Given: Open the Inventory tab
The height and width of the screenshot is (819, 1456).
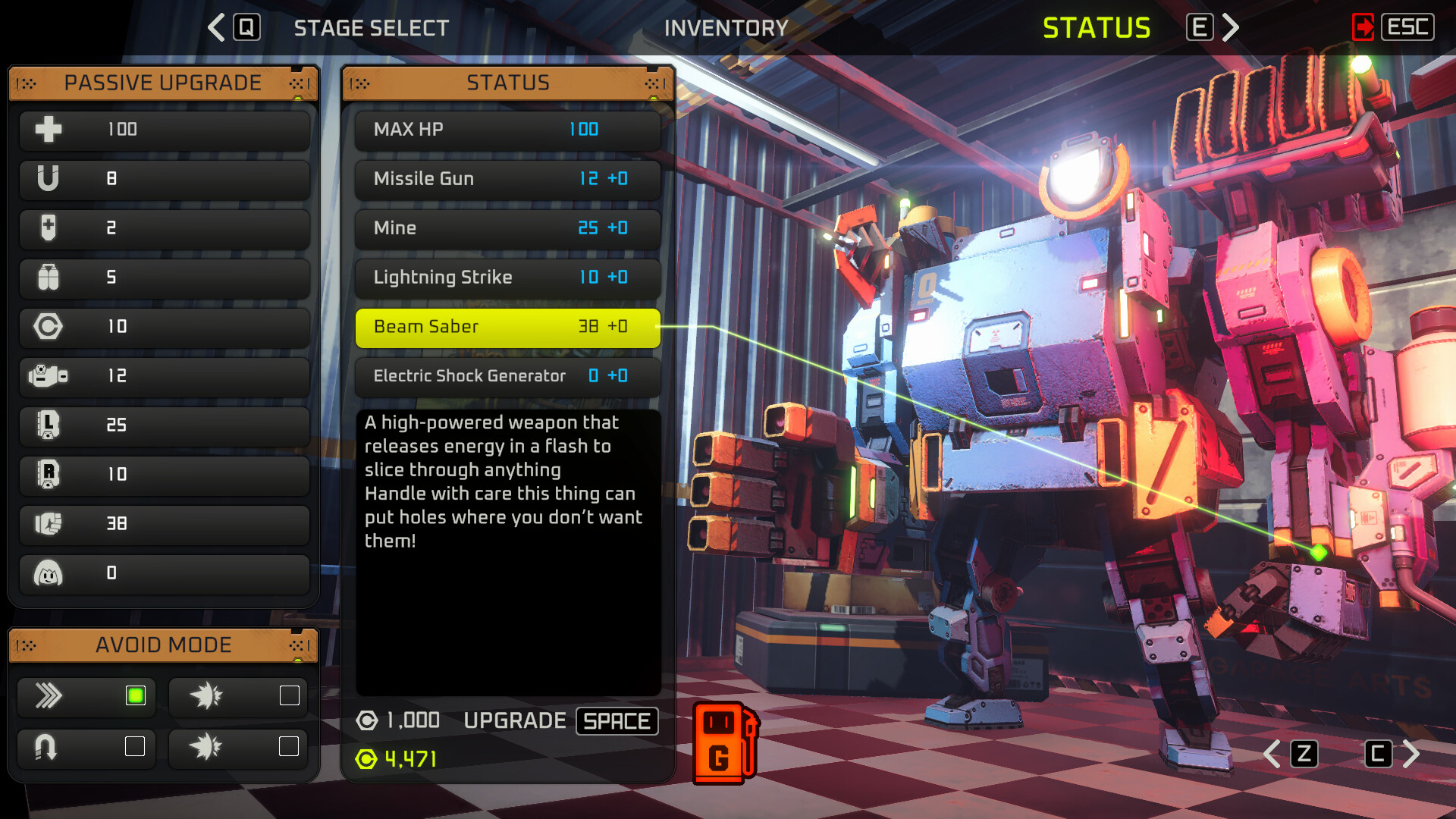Looking at the screenshot, I should (x=726, y=28).
